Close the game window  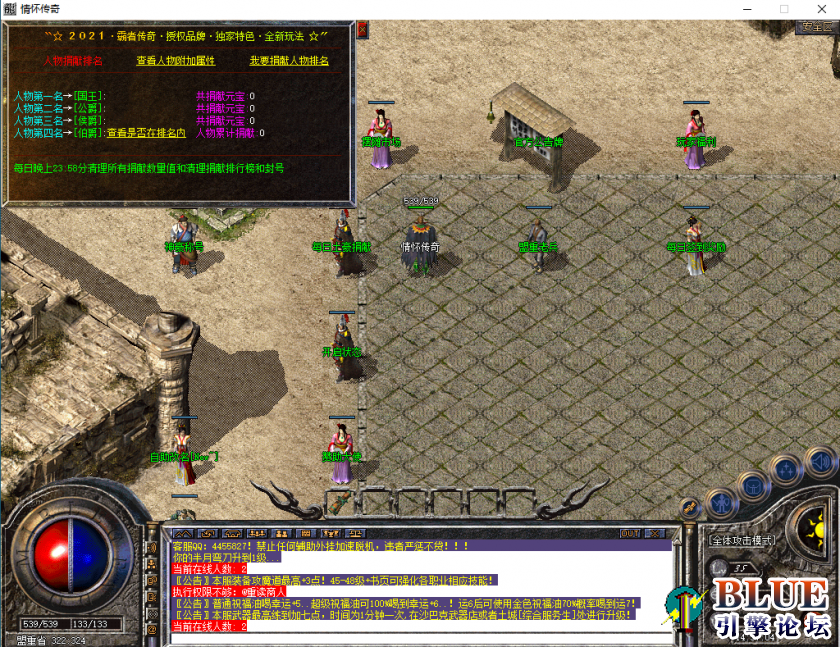817,9
